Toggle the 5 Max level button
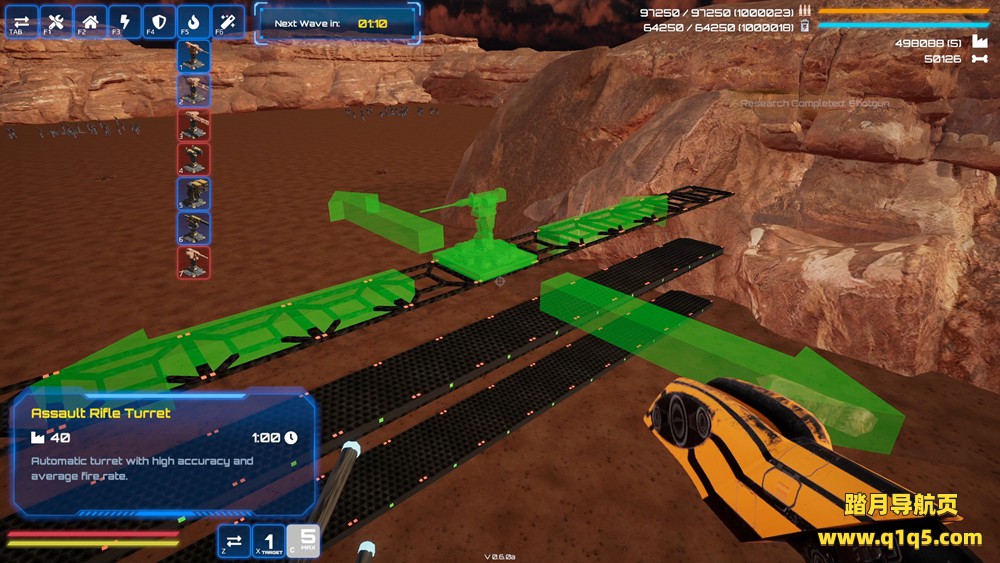The height and width of the screenshot is (563, 1000). tap(303, 541)
